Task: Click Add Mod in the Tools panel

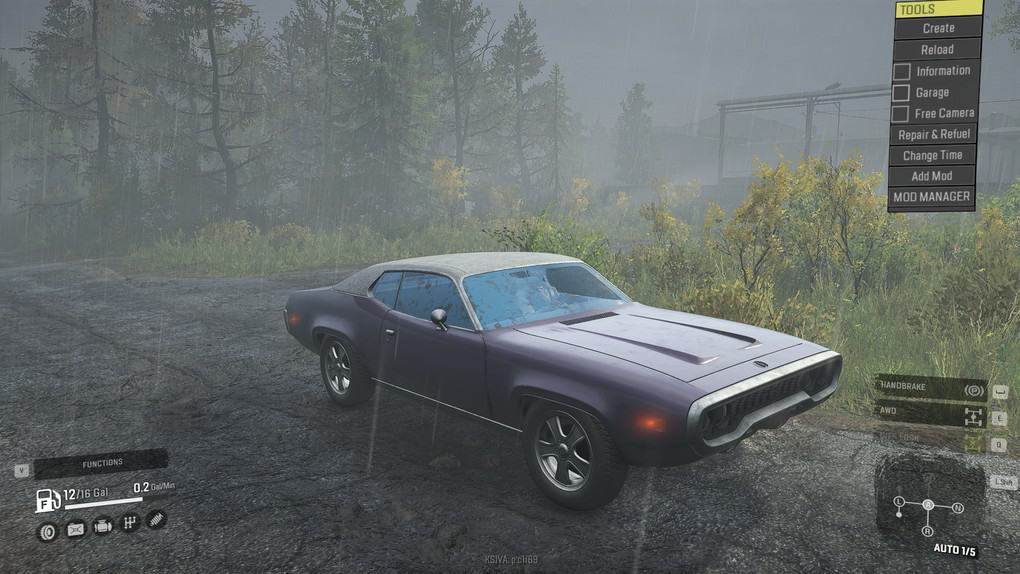Action: click(933, 176)
